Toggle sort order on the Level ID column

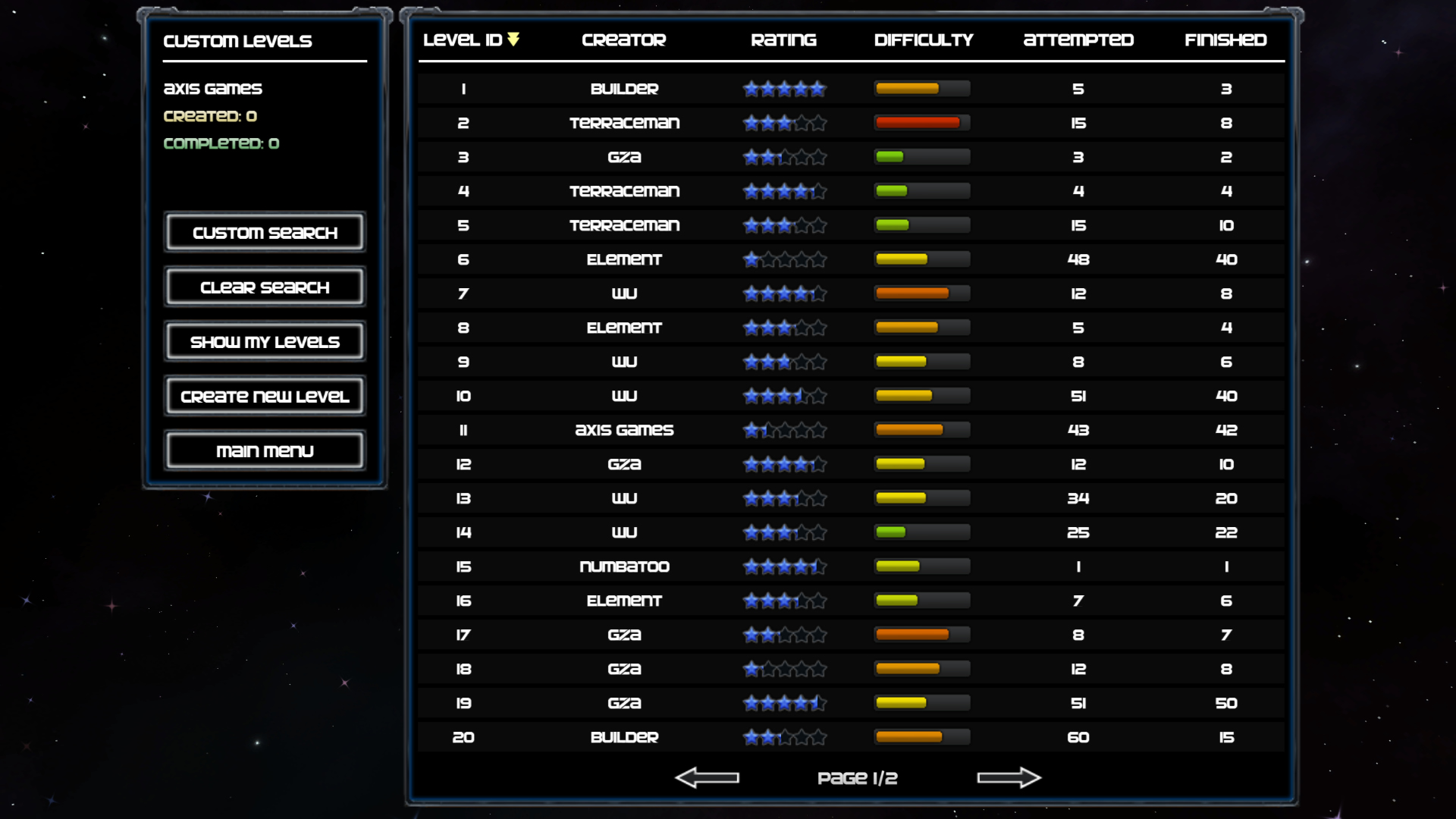464,40
